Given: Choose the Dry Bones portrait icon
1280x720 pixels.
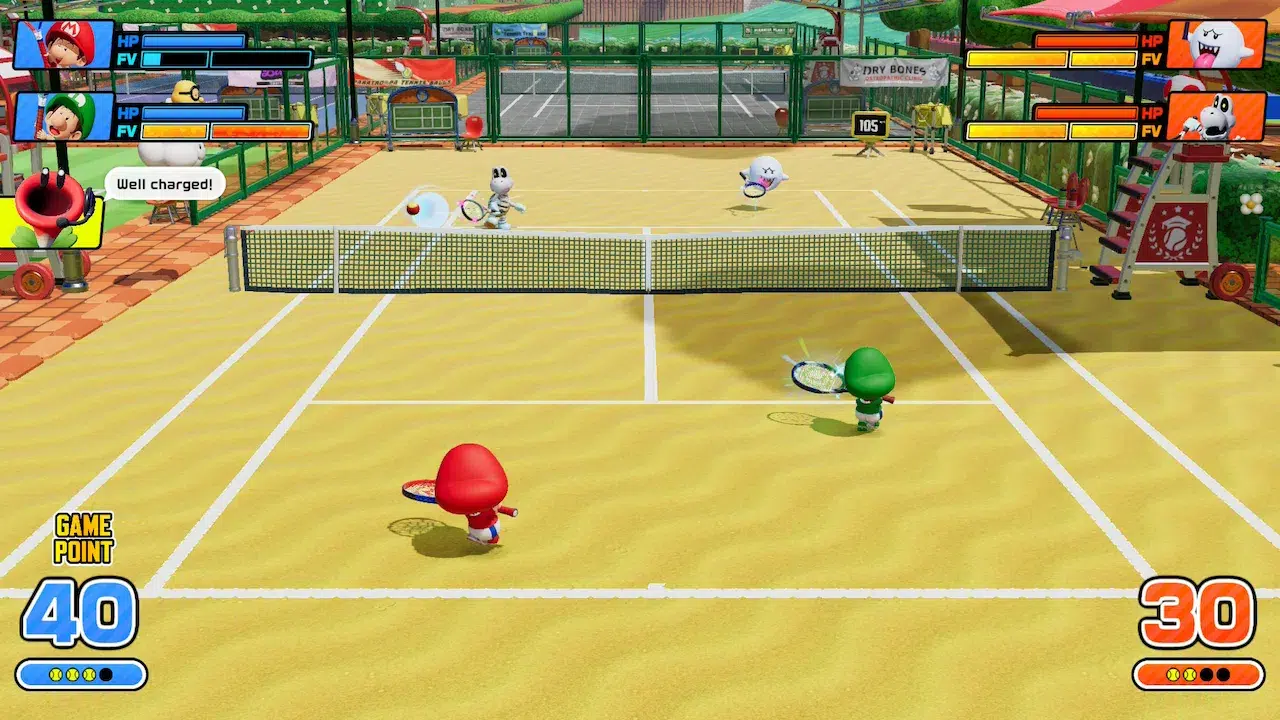Looking at the screenshot, I should 1215,117.
